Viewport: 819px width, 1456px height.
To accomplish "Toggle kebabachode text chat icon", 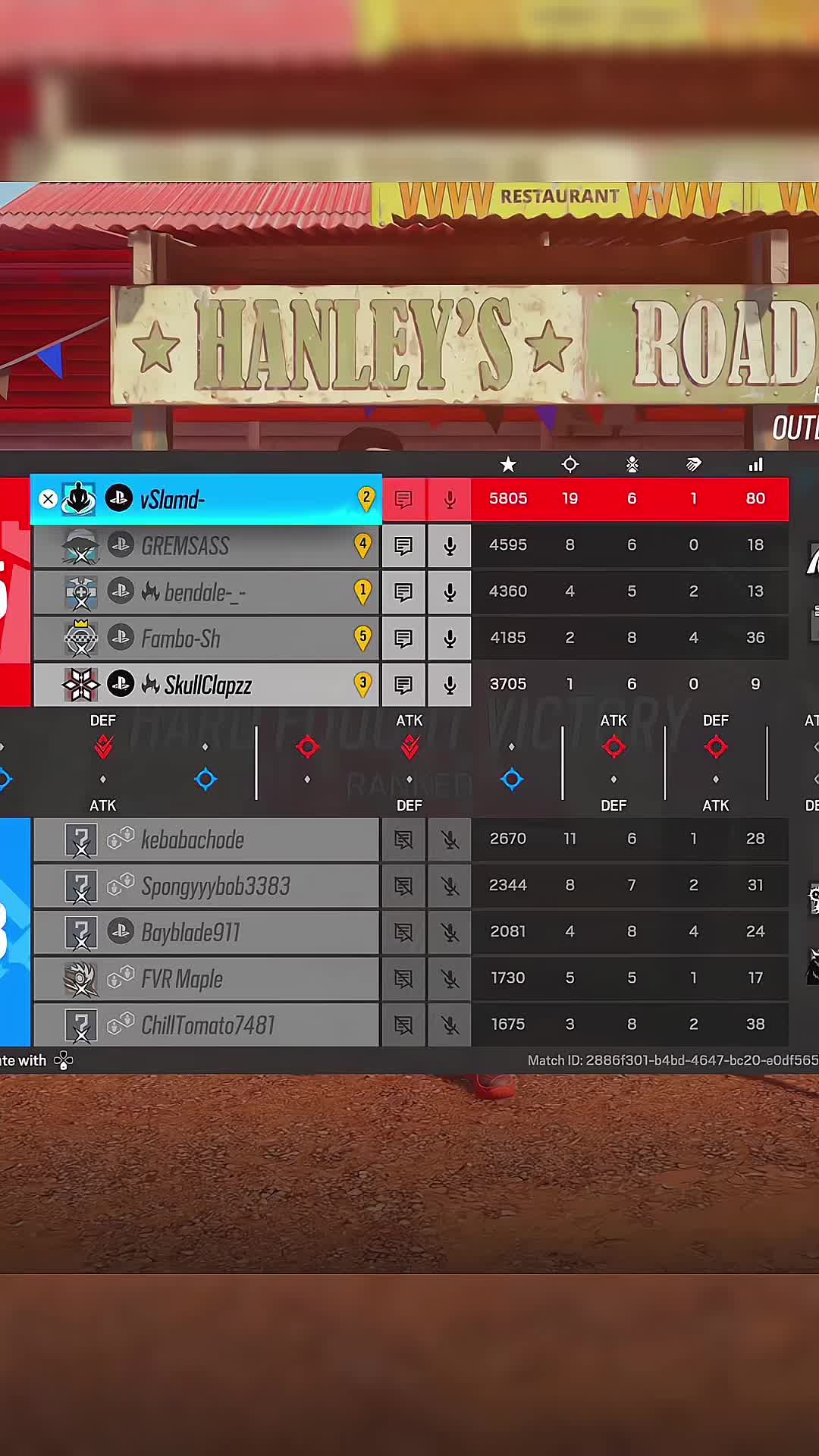I will point(403,839).
